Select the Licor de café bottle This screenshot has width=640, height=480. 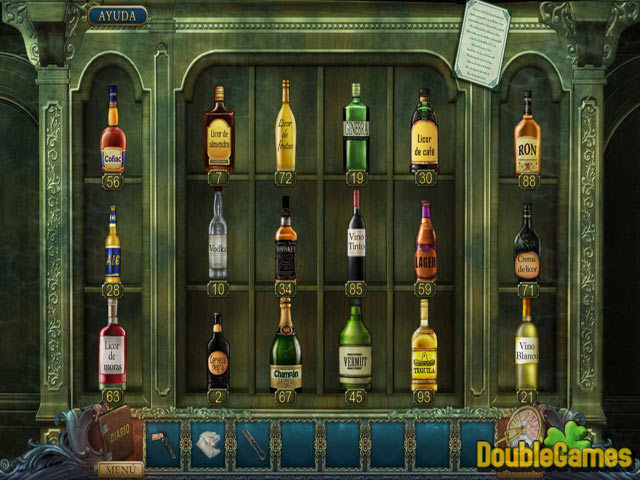coord(425,135)
